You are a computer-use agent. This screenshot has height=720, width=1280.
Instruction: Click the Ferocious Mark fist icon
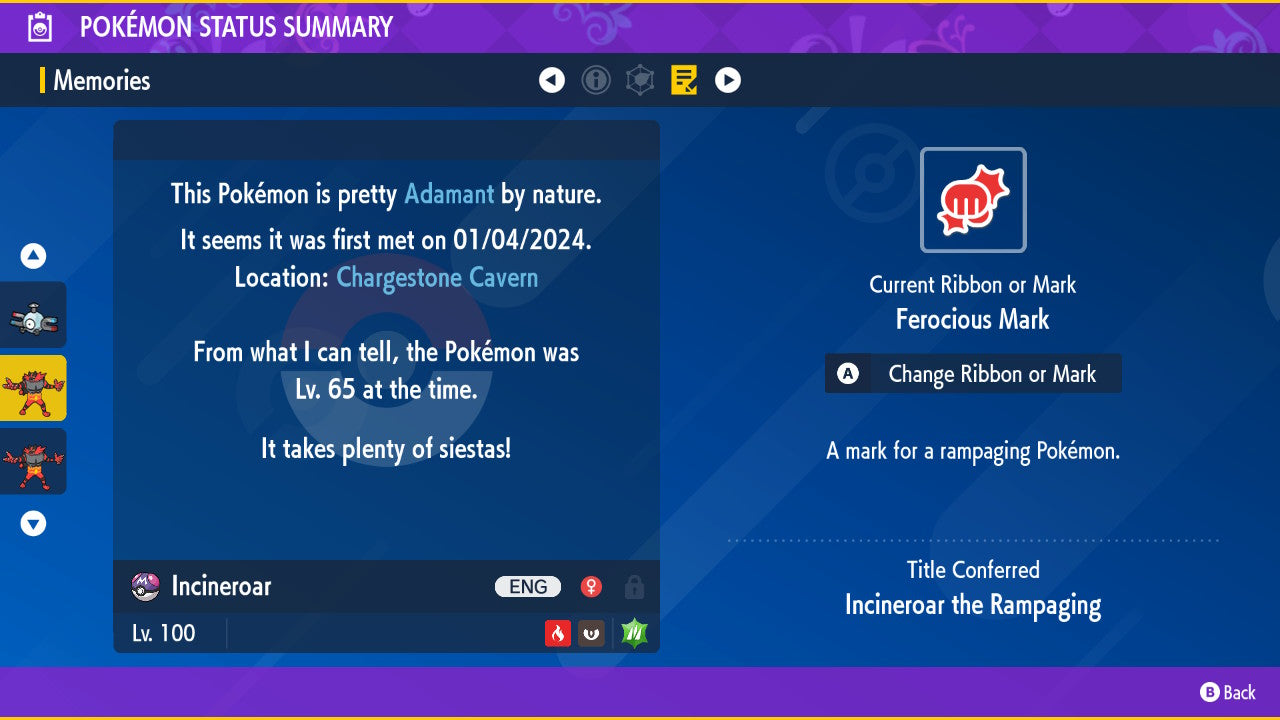click(x=973, y=200)
